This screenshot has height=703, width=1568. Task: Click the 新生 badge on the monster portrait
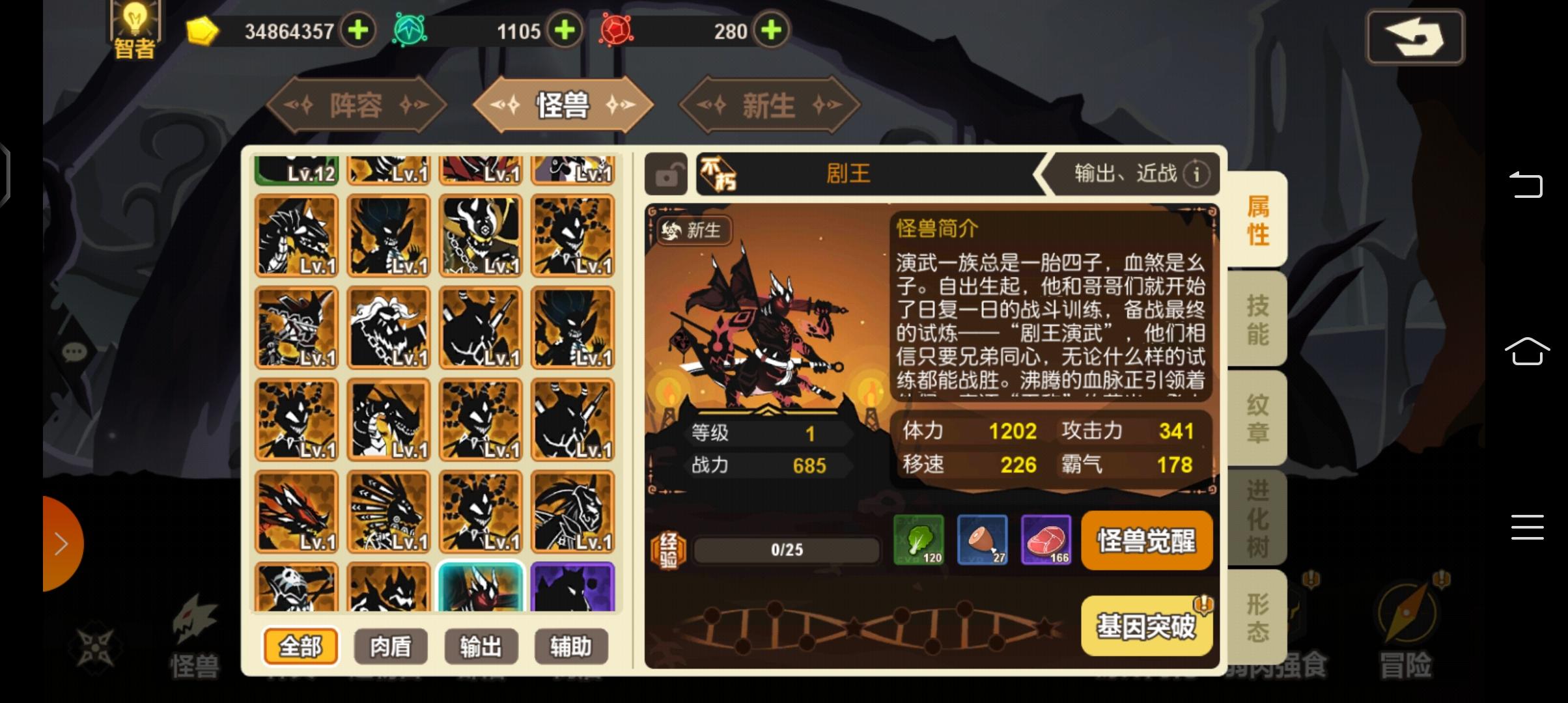(693, 231)
